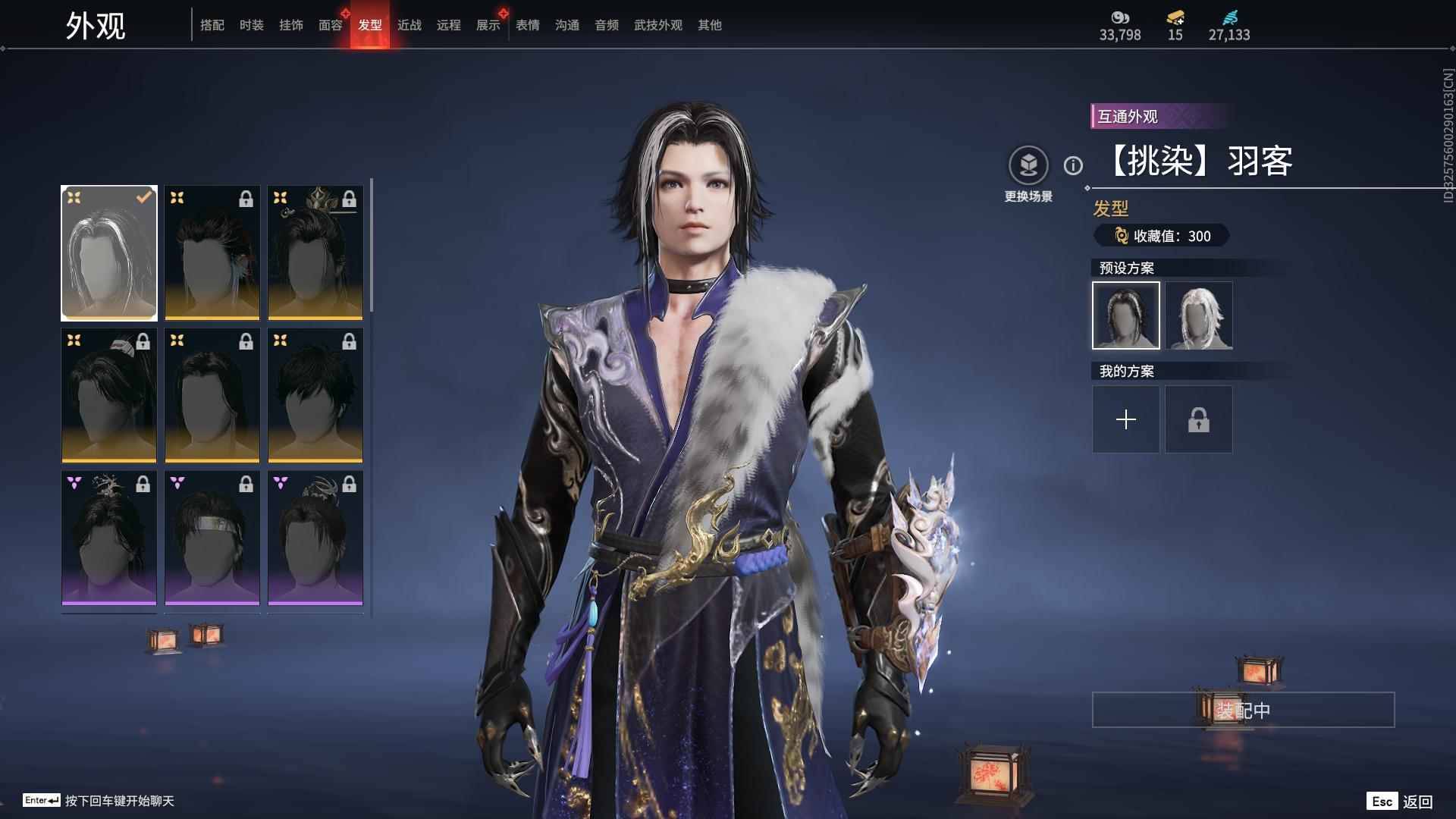Click the 装配中 equip button
1456x819 pixels.
click(1243, 710)
